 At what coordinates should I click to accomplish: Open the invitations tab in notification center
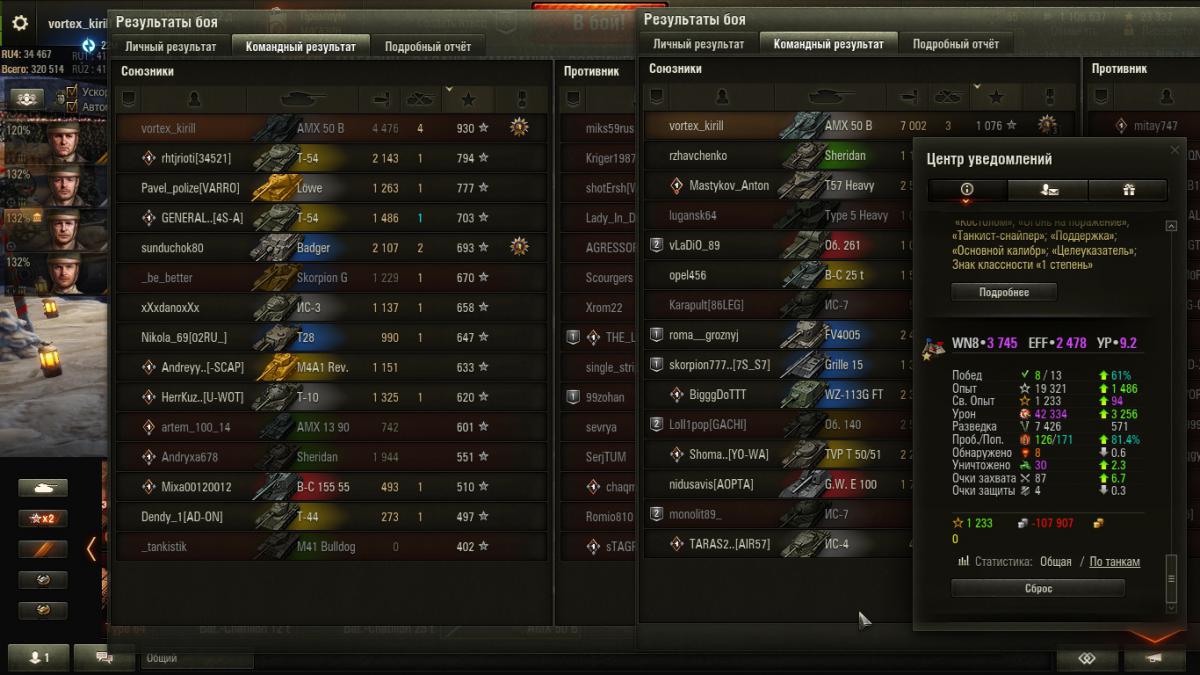(1047, 190)
